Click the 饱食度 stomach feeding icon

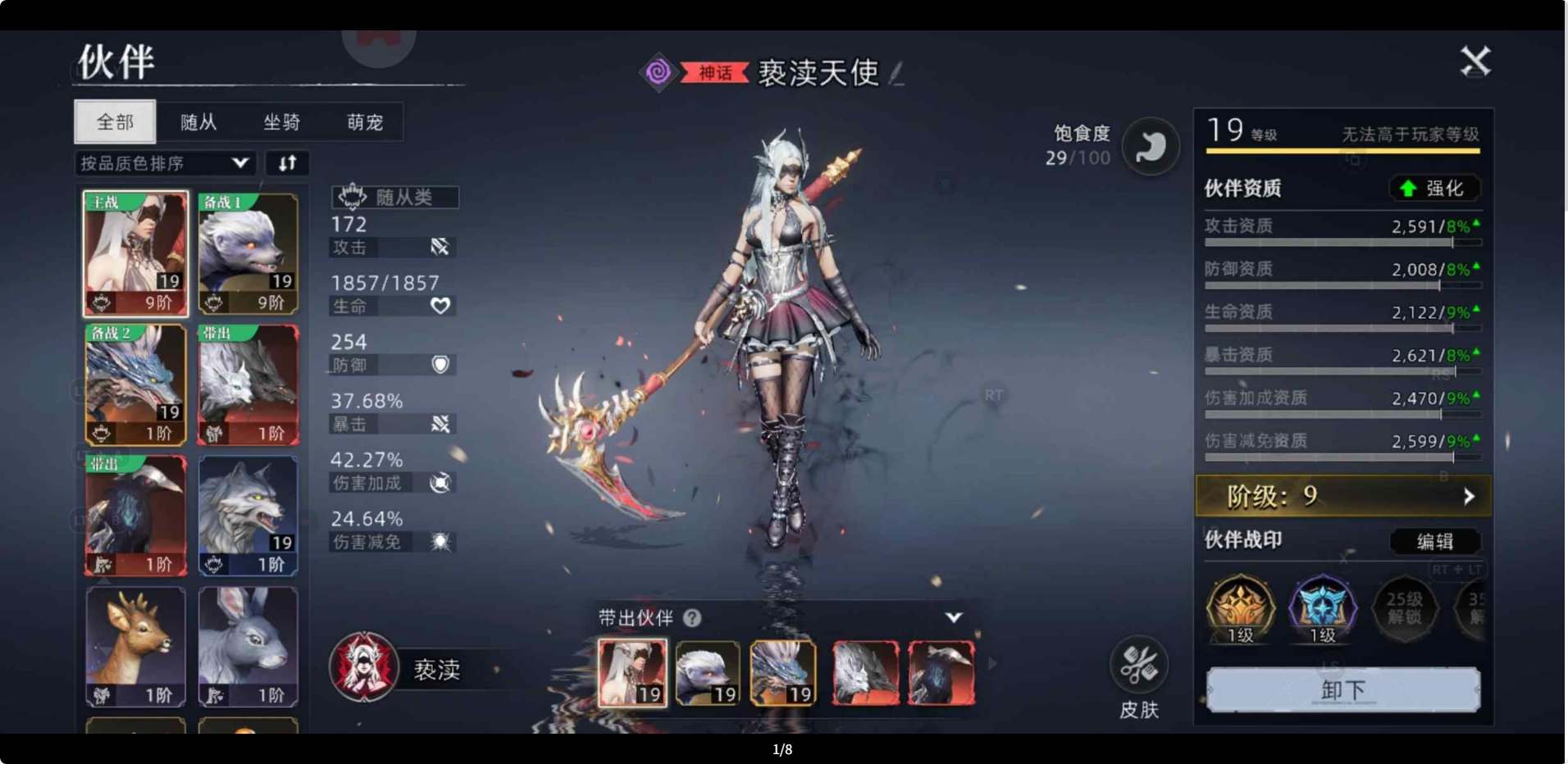[x=1151, y=145]
